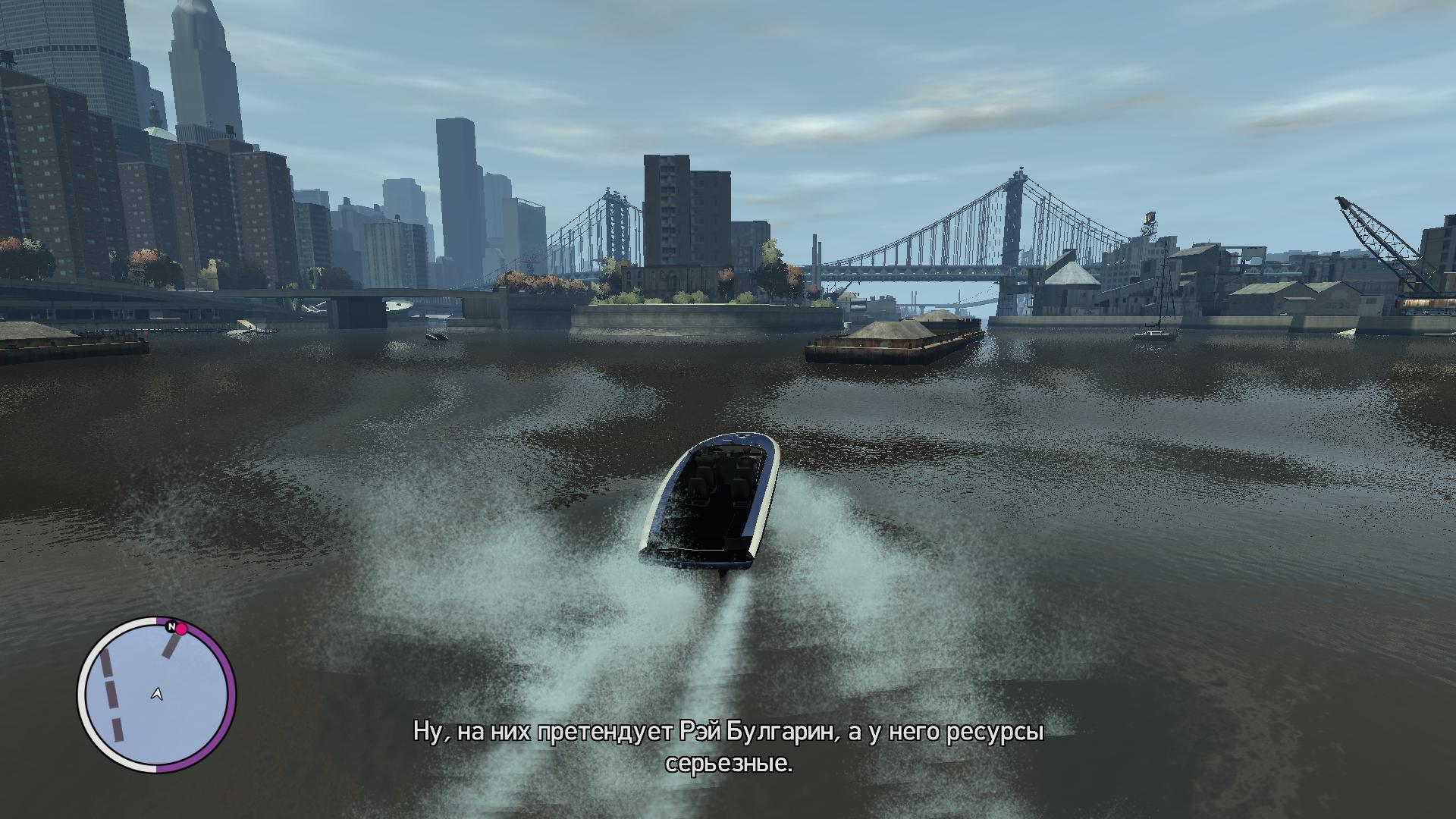Viewport: 1456px width, 819px height.
Task: Select the pink mission blip on the radar
Action: (x=182, y=629)
